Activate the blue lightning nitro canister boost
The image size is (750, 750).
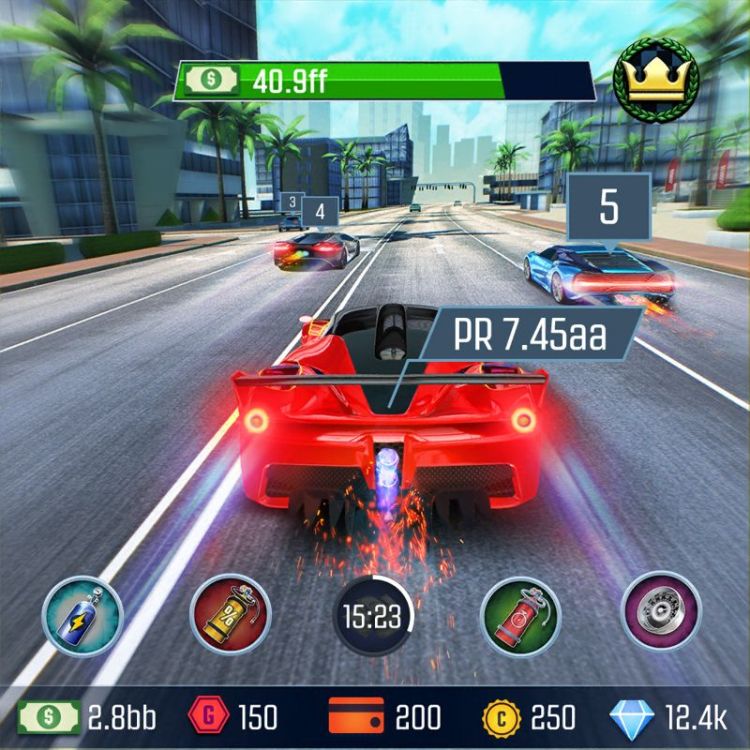[x=82, y=615]
